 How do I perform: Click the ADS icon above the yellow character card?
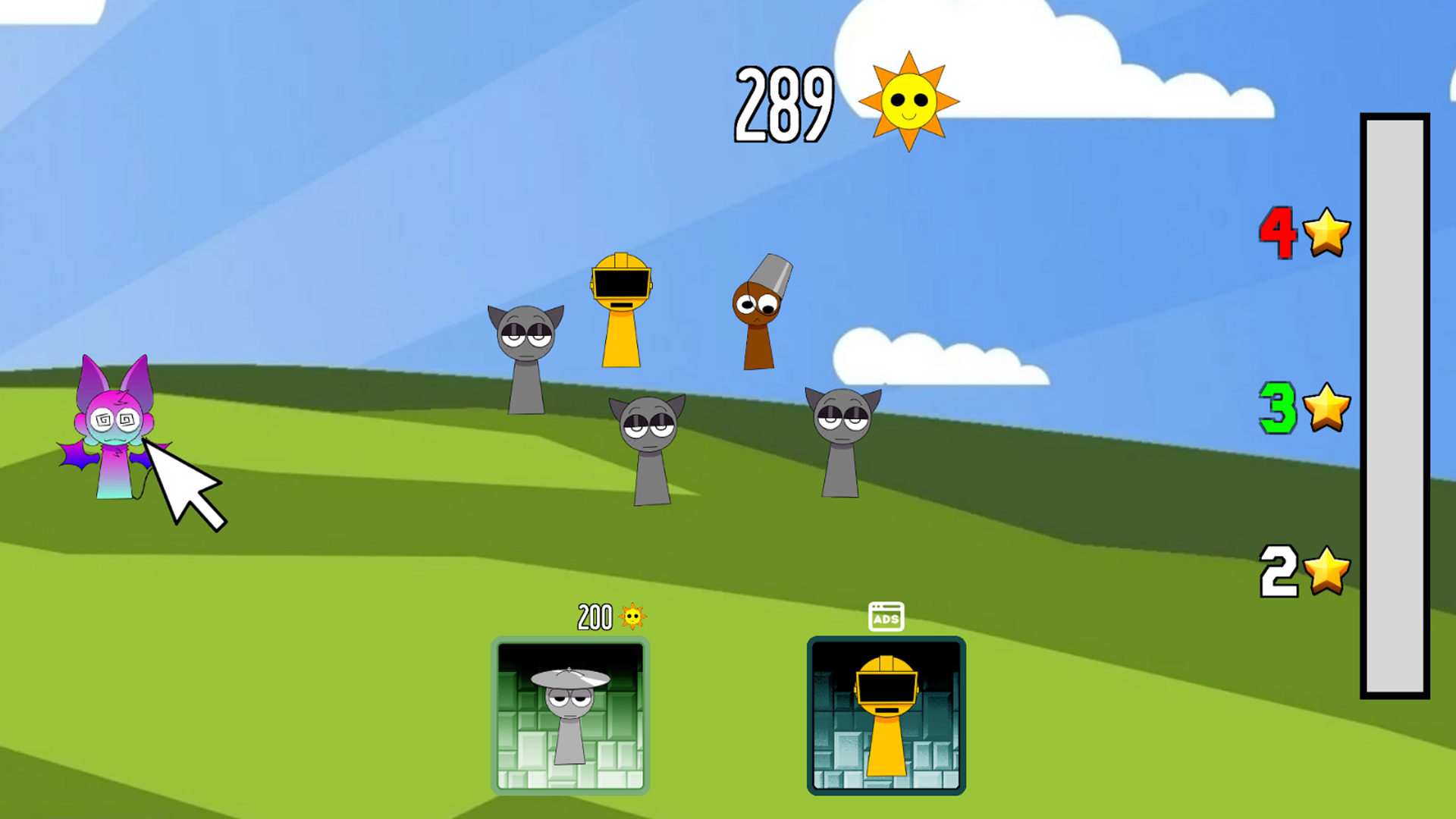886,616
